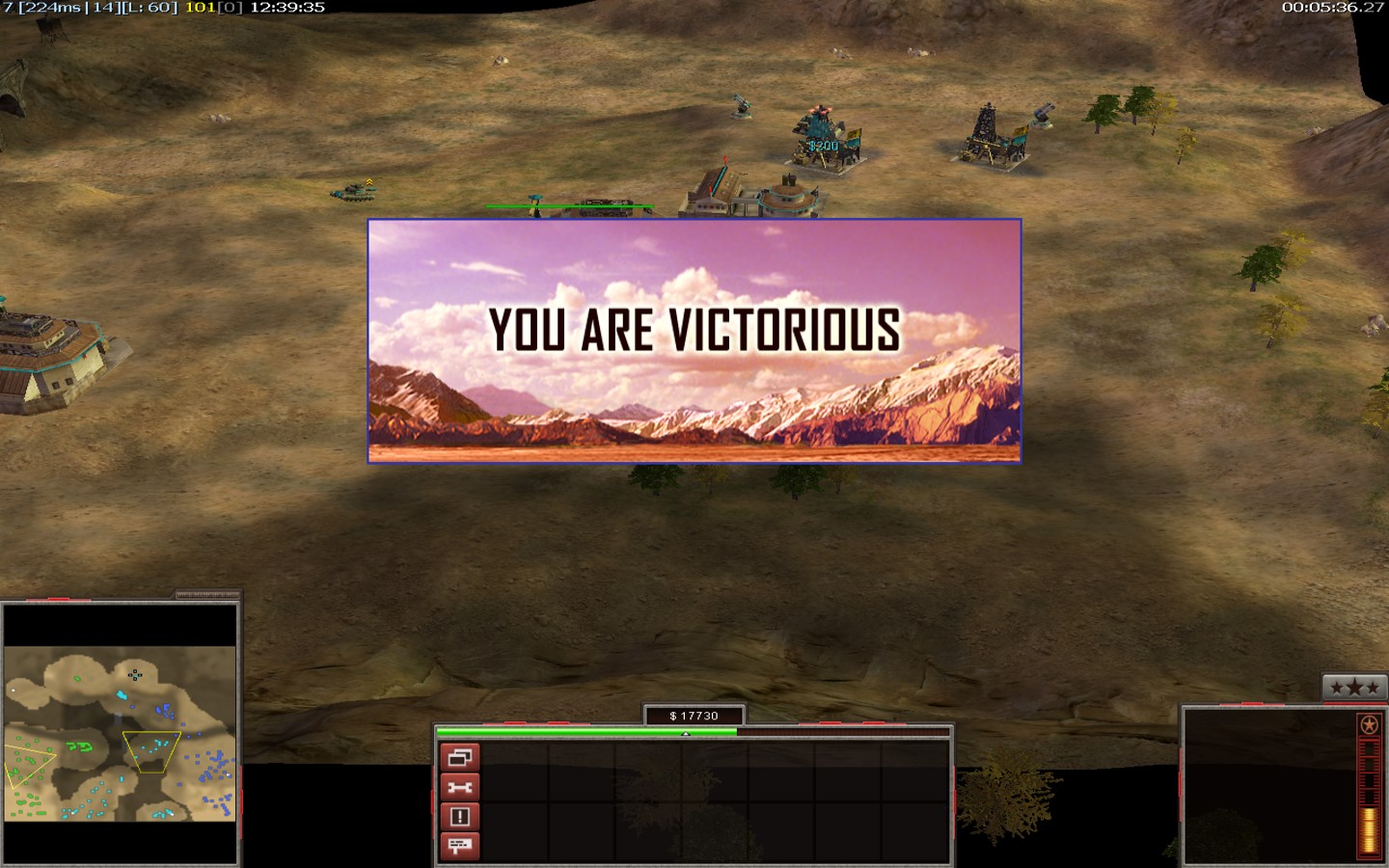The image size is (1389, 868).
Task: Open the three-star Generals powers button
Action: [x=1354, y=688]
